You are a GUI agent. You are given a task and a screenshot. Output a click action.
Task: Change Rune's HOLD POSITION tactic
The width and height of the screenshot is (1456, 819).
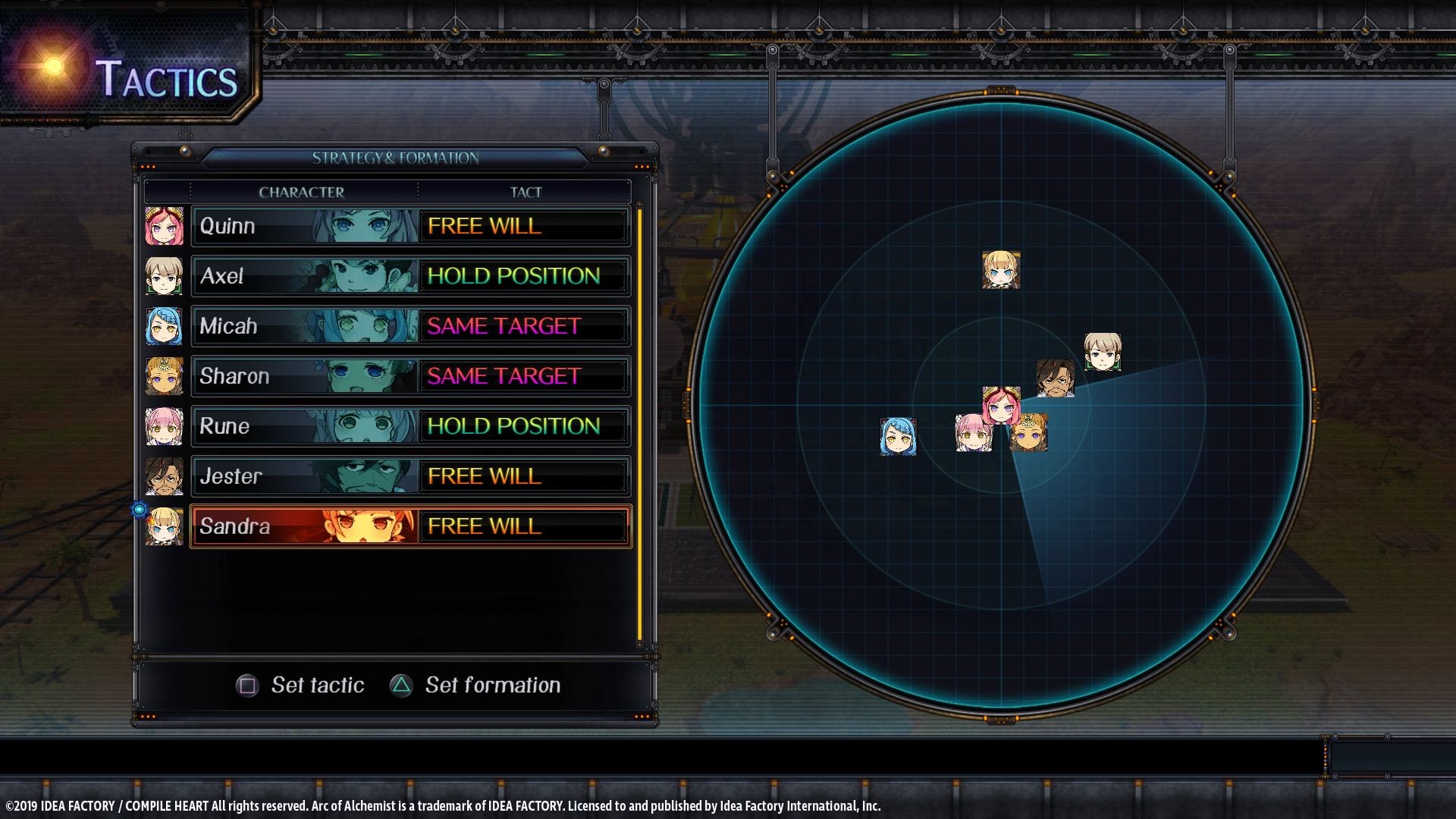point(523,426)
